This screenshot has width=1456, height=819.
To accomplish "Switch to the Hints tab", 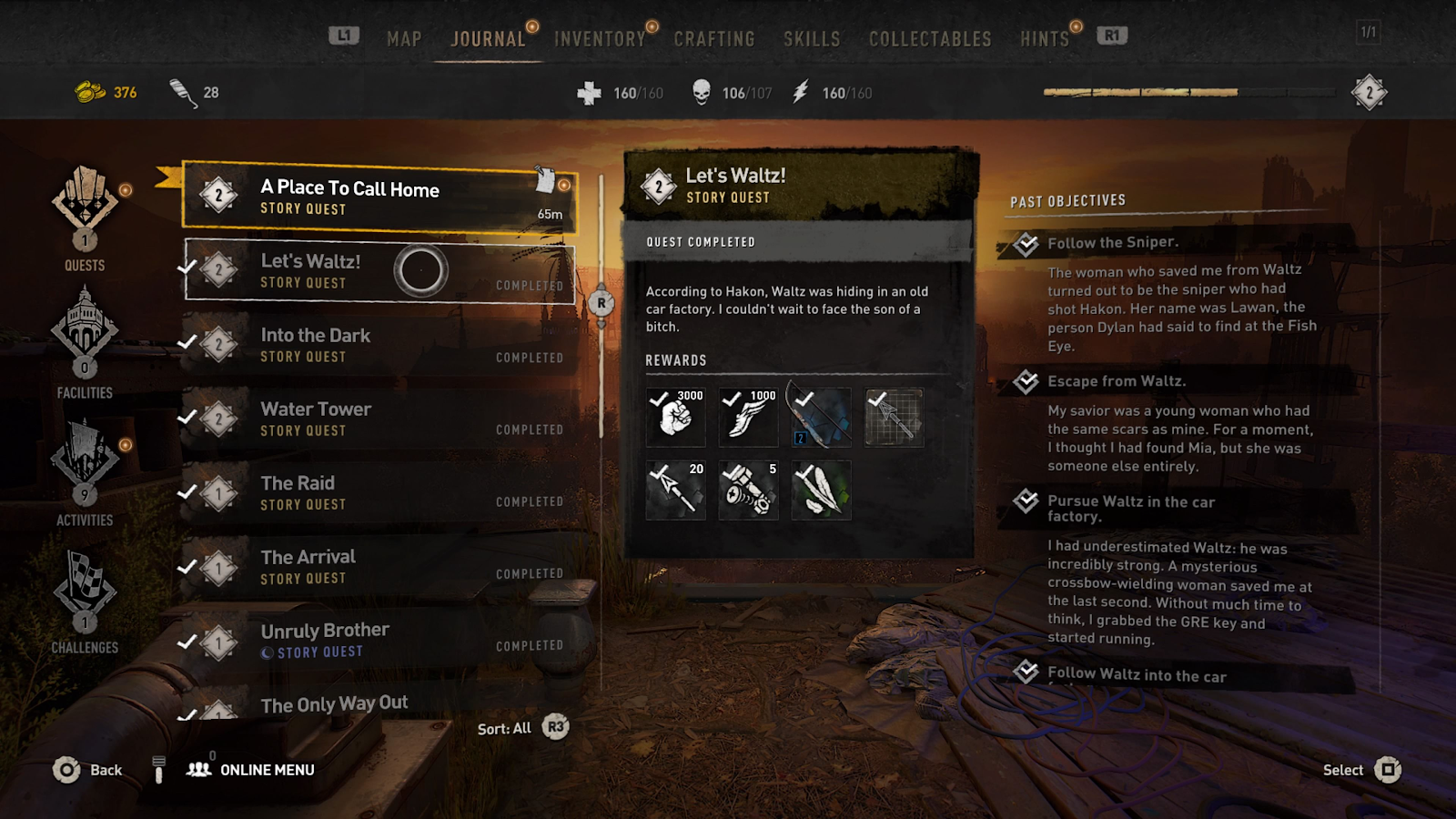I will pyautogui.click(x=1044, y=39).
